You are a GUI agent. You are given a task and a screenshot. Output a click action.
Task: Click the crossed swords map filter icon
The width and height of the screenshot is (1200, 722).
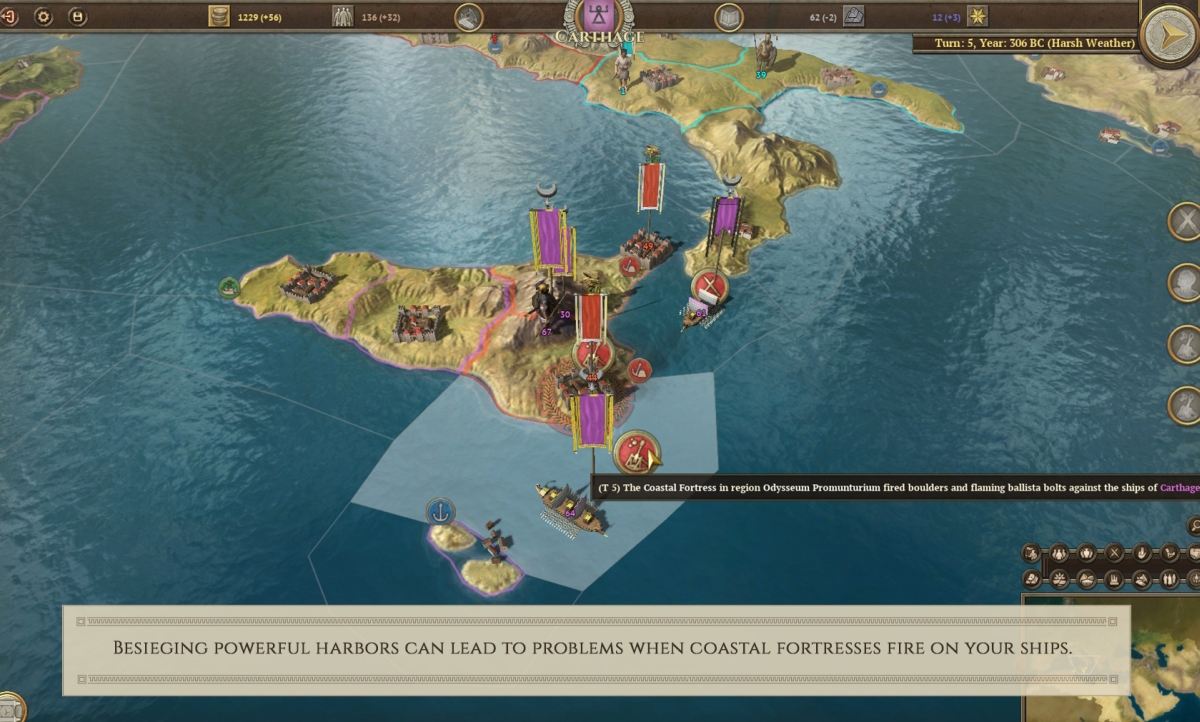(x=1113, y=552)
